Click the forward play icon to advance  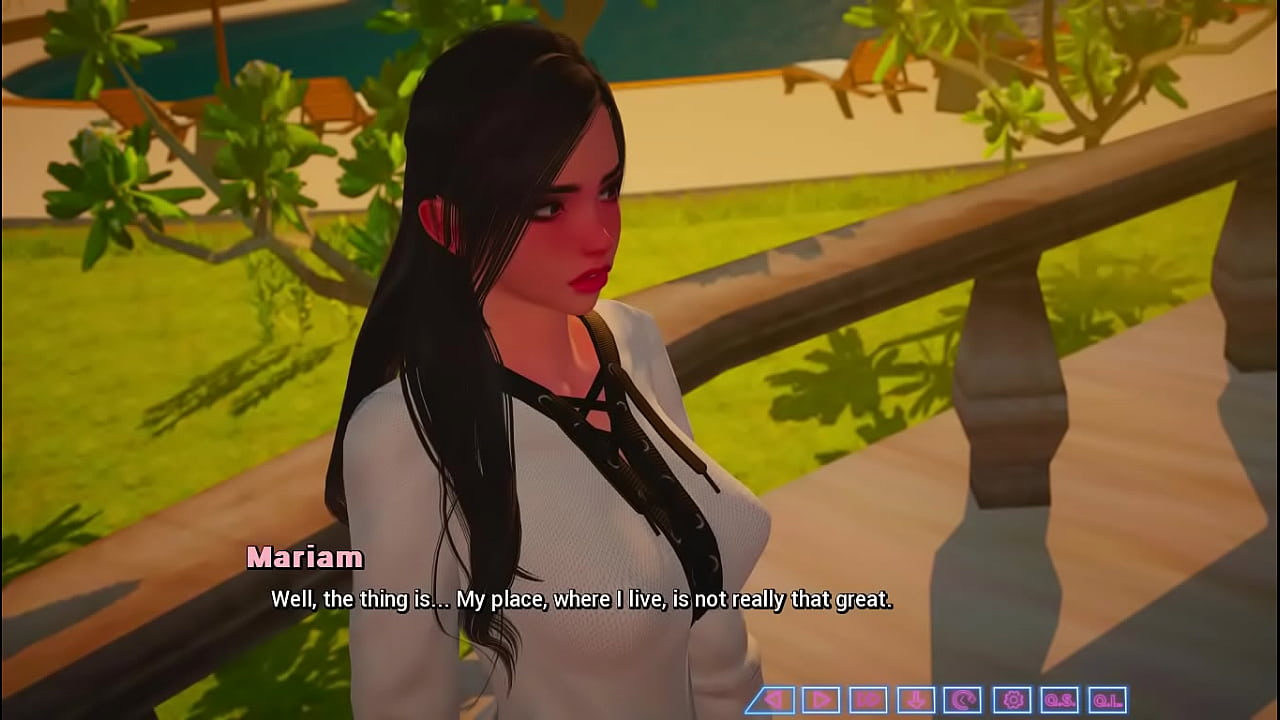820,698
